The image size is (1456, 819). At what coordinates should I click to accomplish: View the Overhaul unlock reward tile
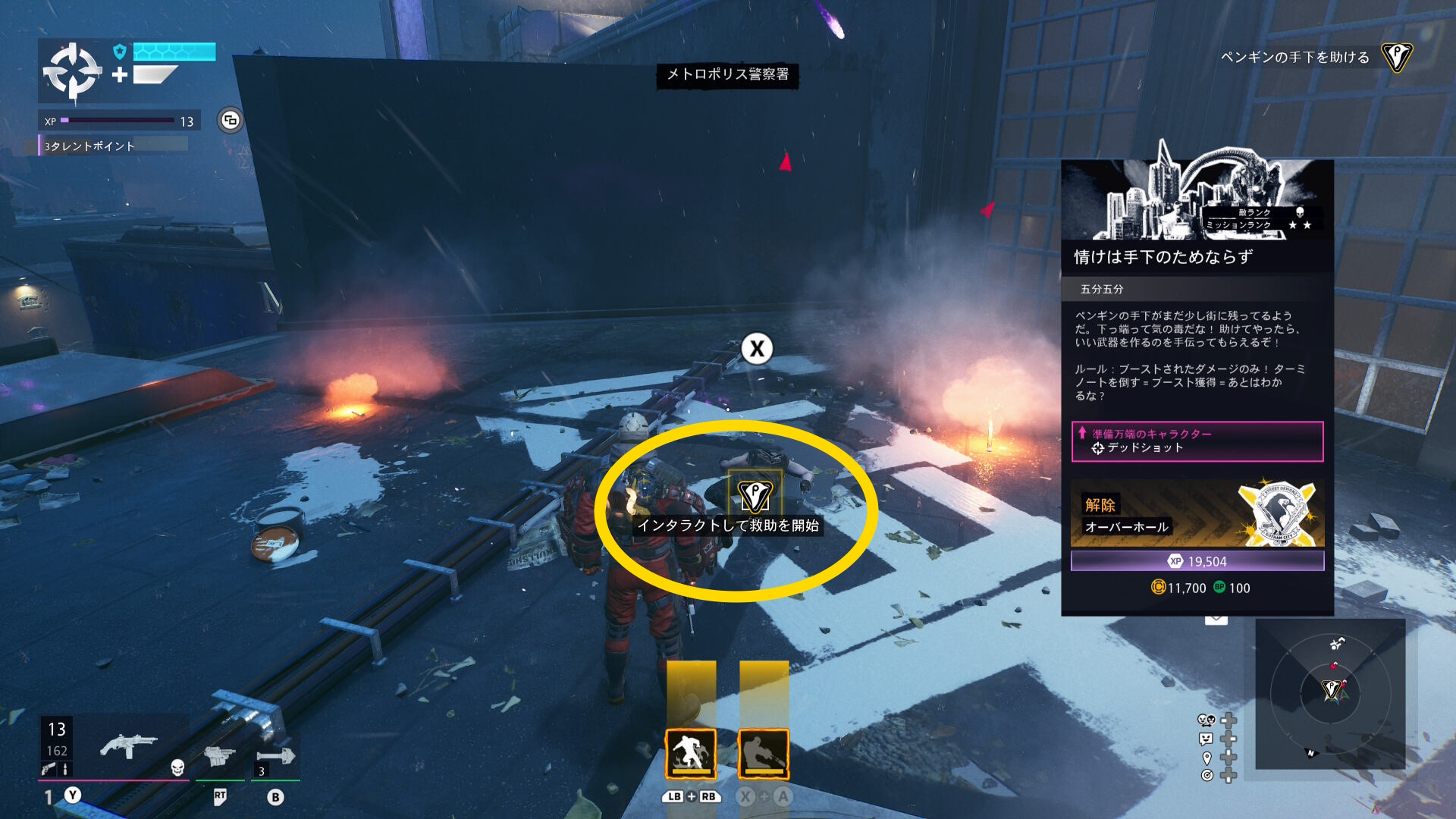1197,514
